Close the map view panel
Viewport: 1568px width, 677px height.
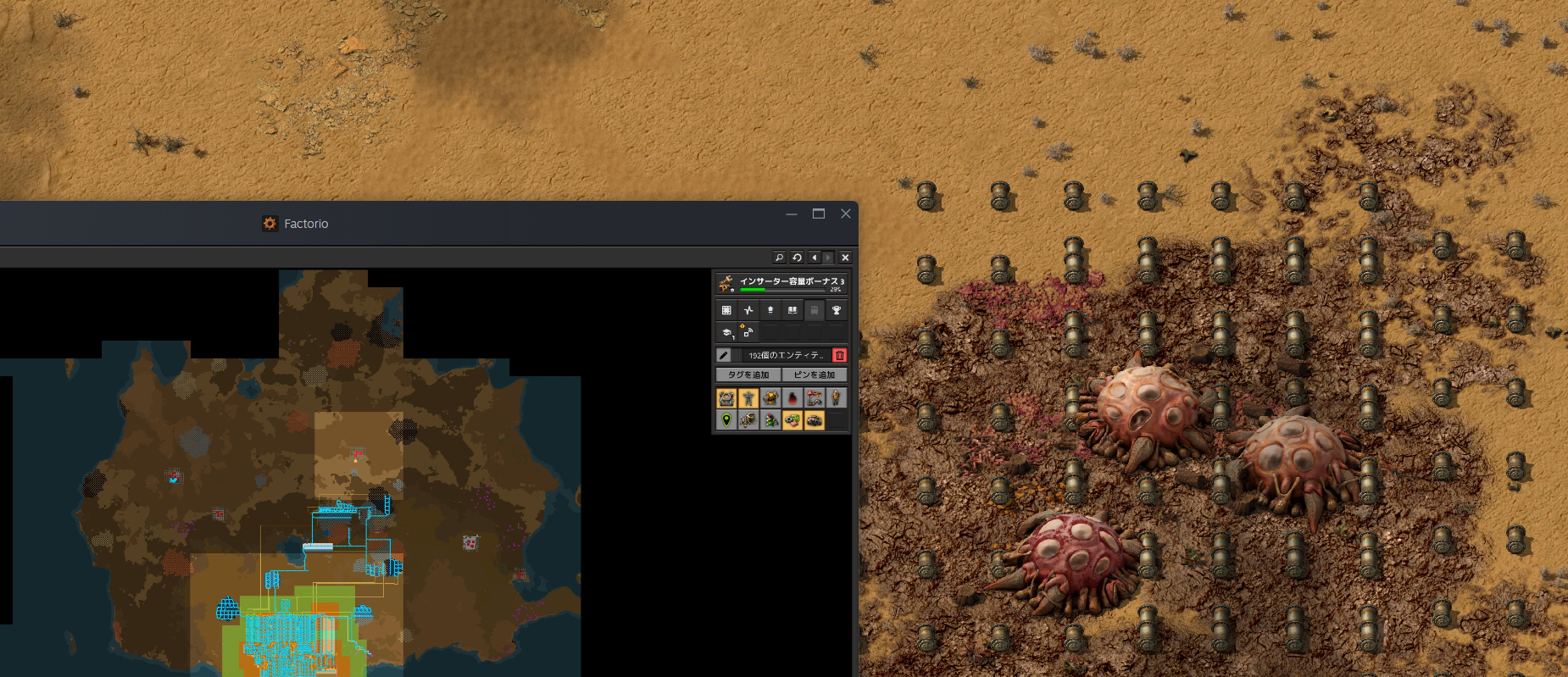(x=845, y=258)
